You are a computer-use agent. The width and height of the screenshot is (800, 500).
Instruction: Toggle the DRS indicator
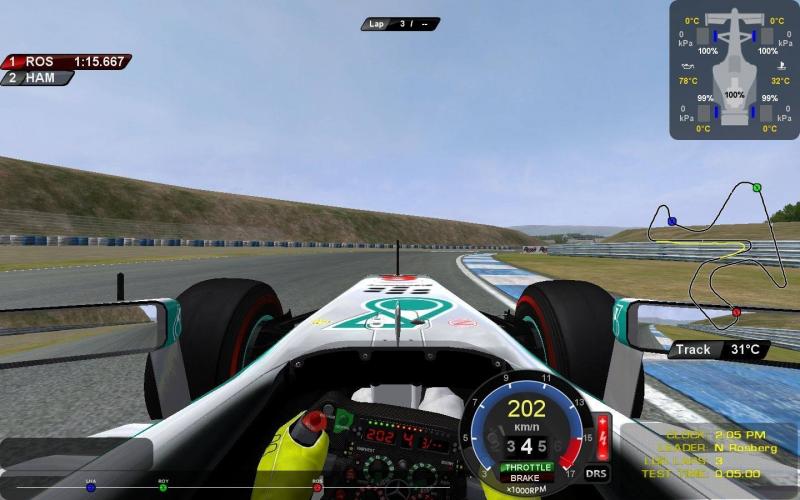click(596, 473)
